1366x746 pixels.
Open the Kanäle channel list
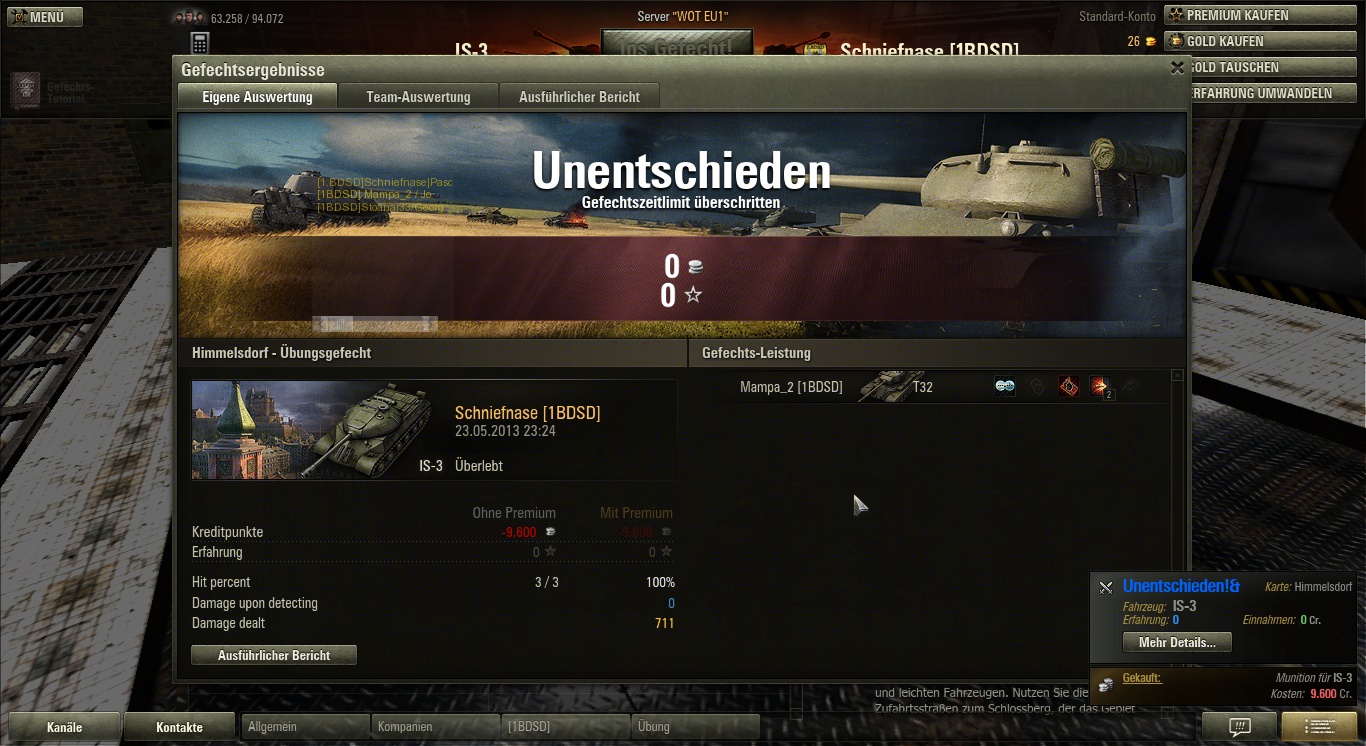(x=65, y=727)
